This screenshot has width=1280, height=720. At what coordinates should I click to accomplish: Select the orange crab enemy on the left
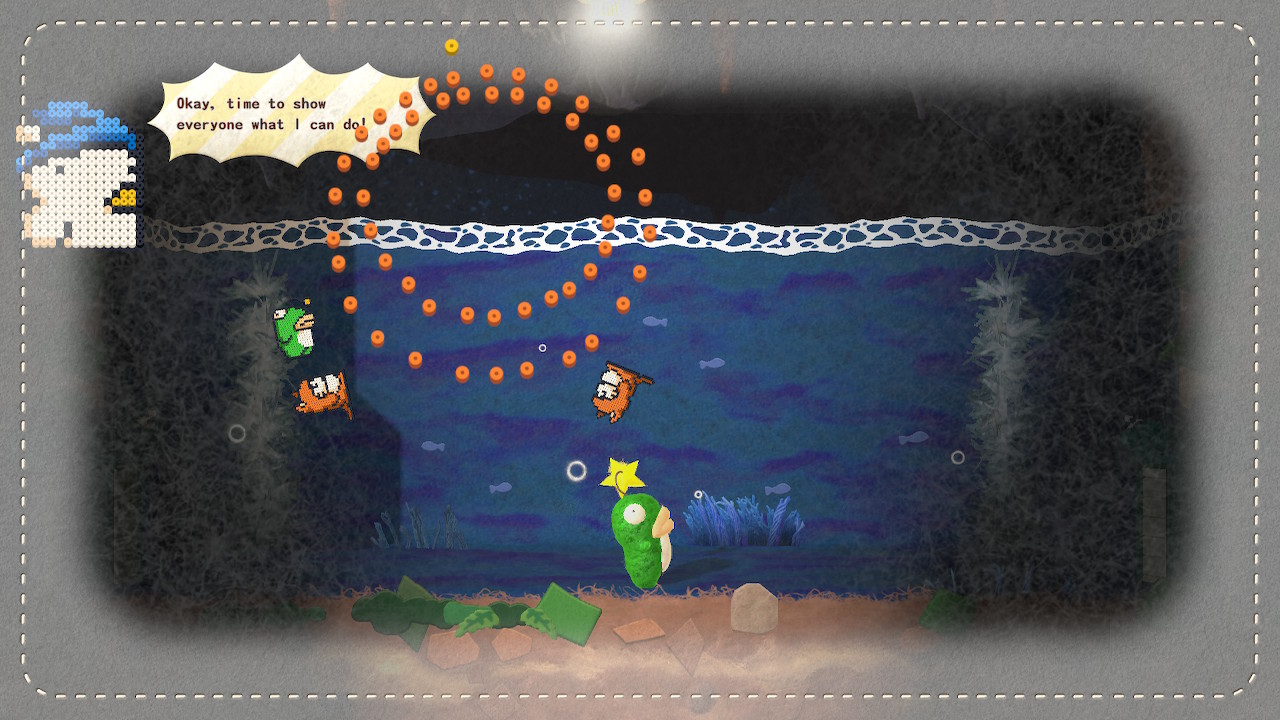(x=322, y=397)
